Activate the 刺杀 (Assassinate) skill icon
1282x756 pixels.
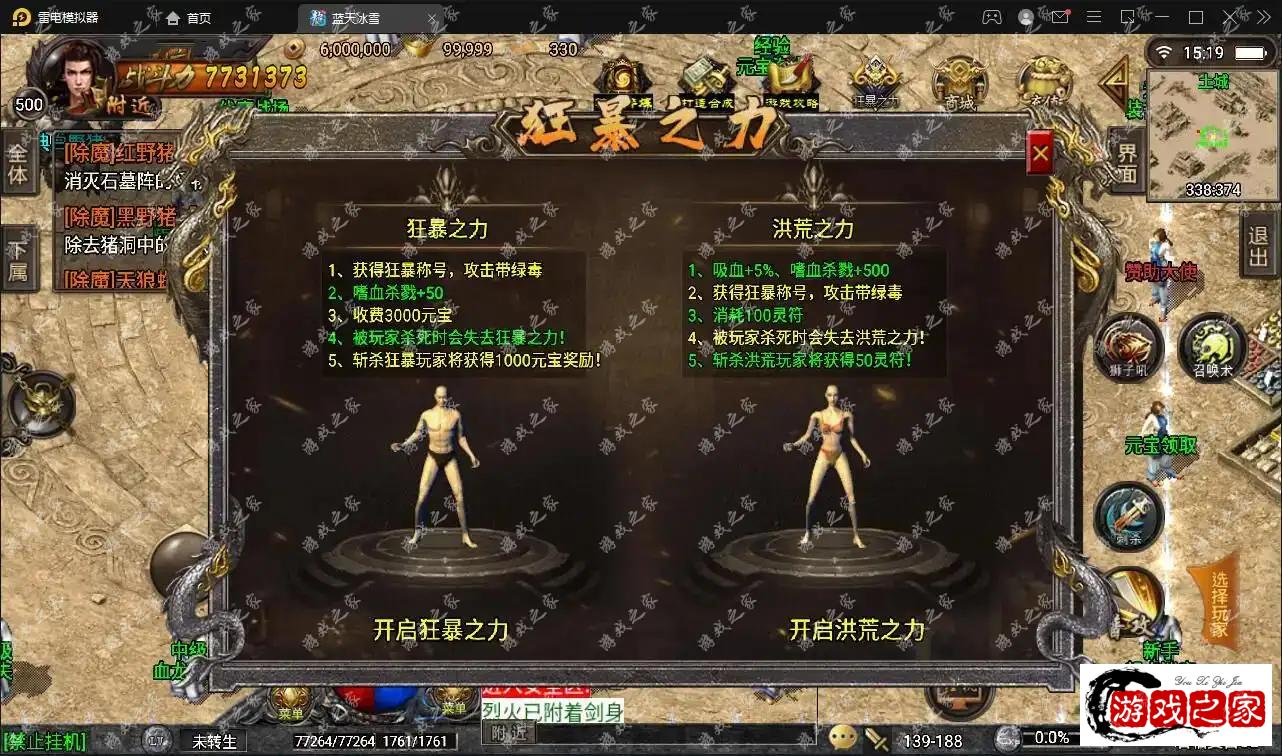point(1130,516)
